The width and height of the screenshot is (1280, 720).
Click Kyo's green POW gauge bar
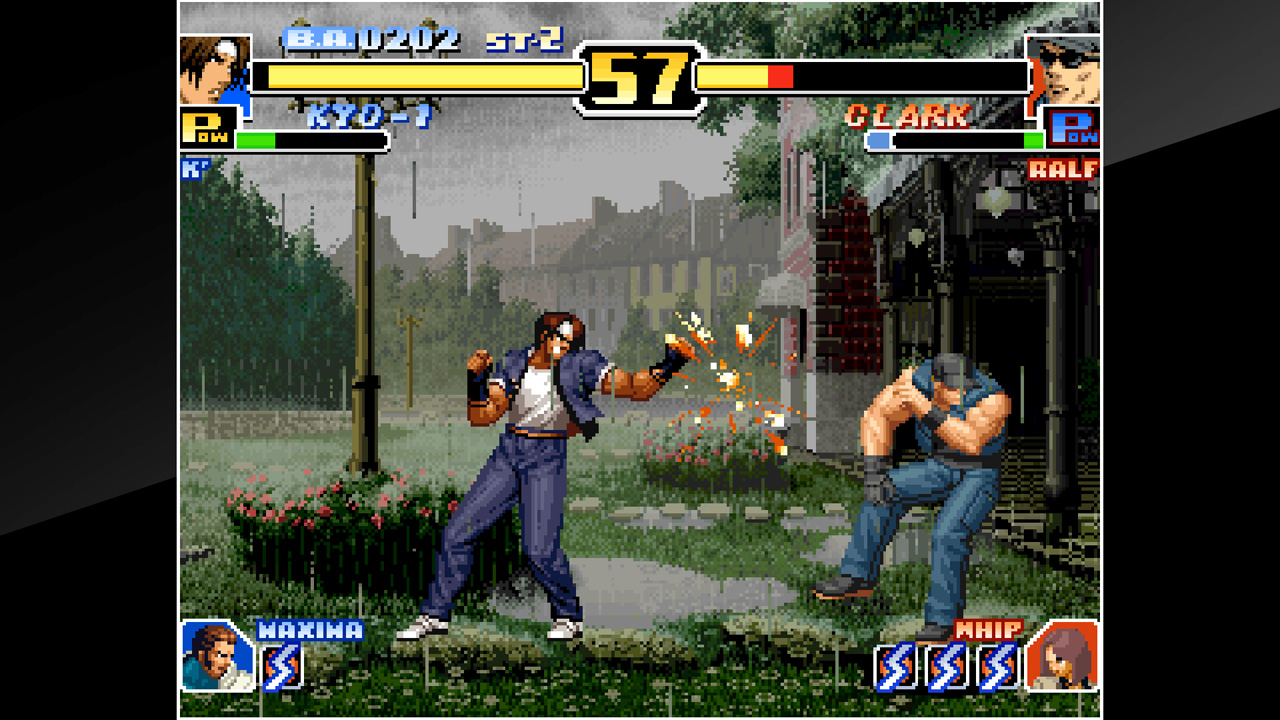(x=257, y=139)
